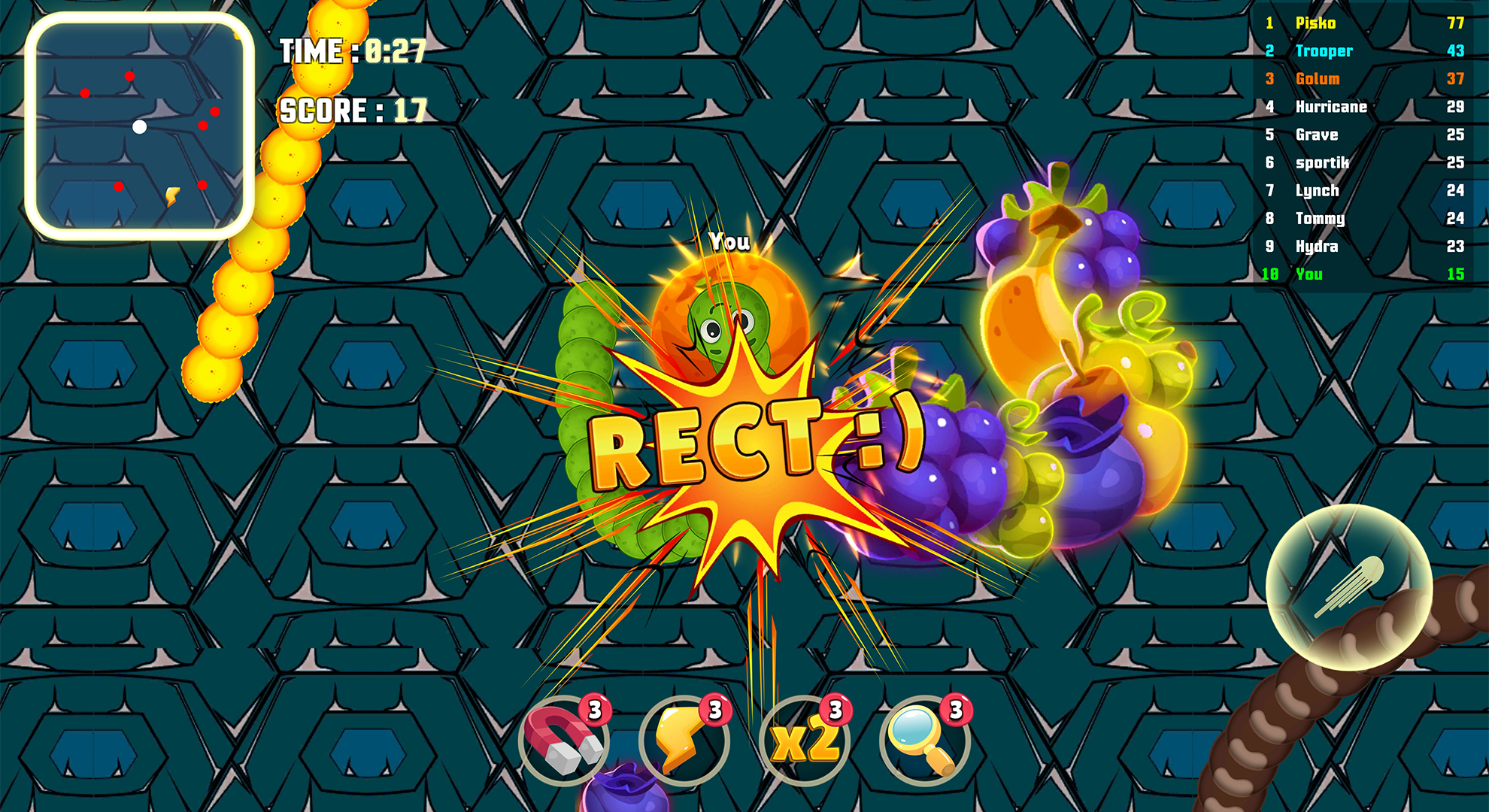Click the white player dot on the minimap
Screen dimensions: 1489x812
coord(139,127)
